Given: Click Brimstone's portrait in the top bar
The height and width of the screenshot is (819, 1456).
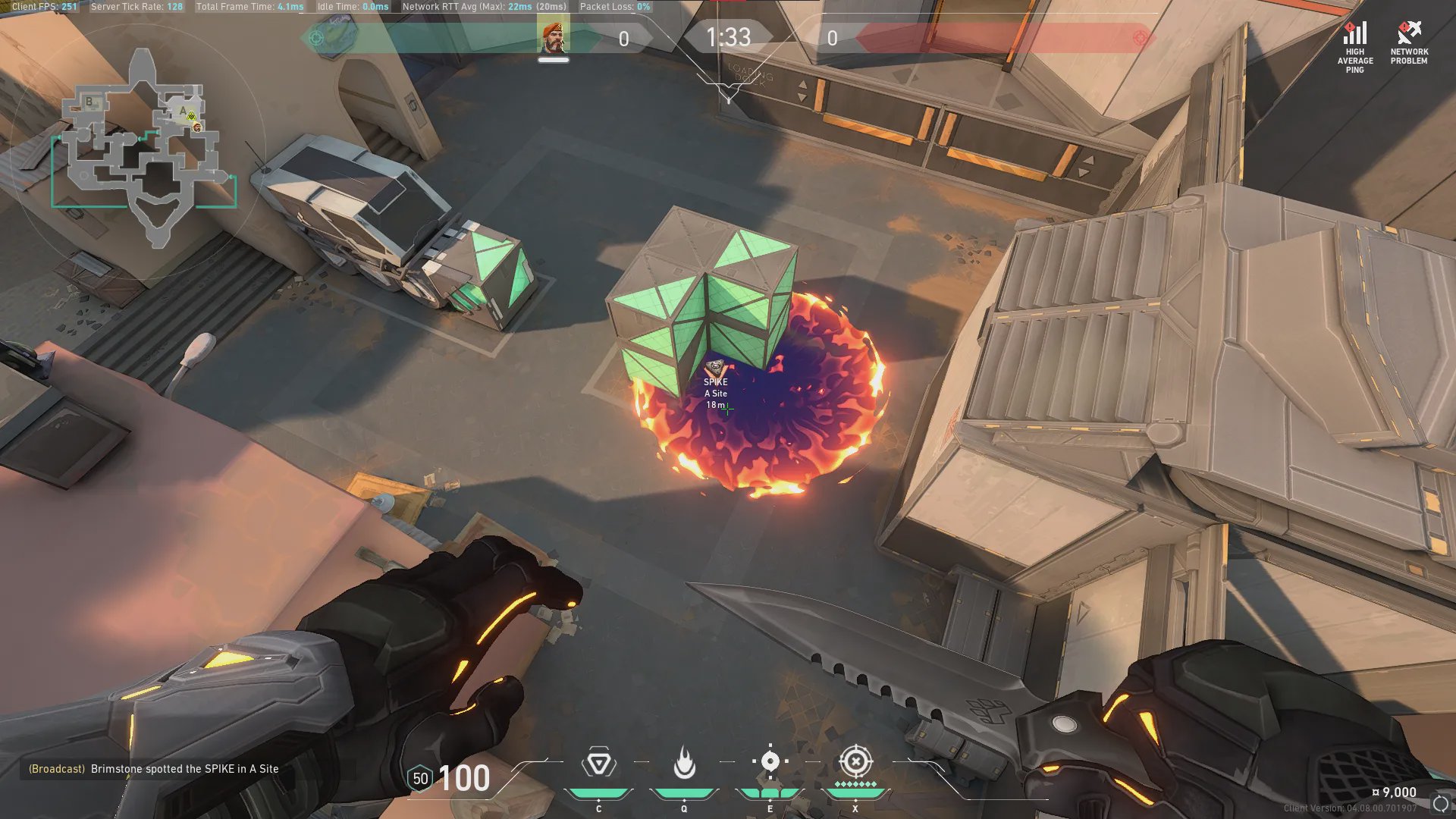Looking at the screenshot, I should (x=554, y=38).
